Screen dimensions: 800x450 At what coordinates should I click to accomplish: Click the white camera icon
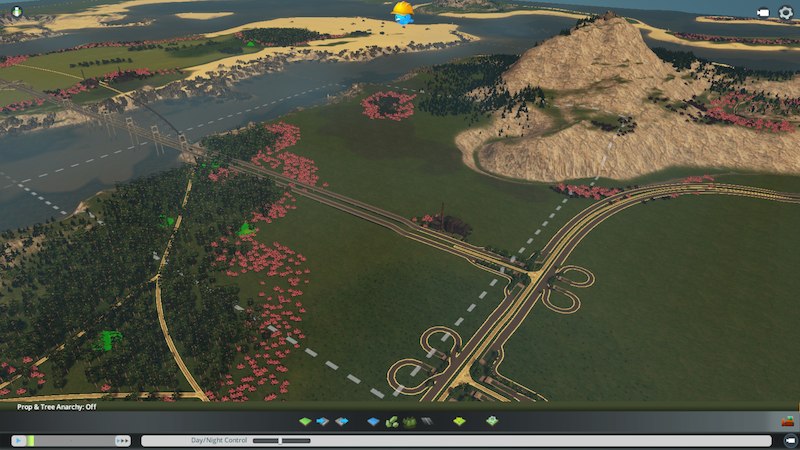point(763,13)
